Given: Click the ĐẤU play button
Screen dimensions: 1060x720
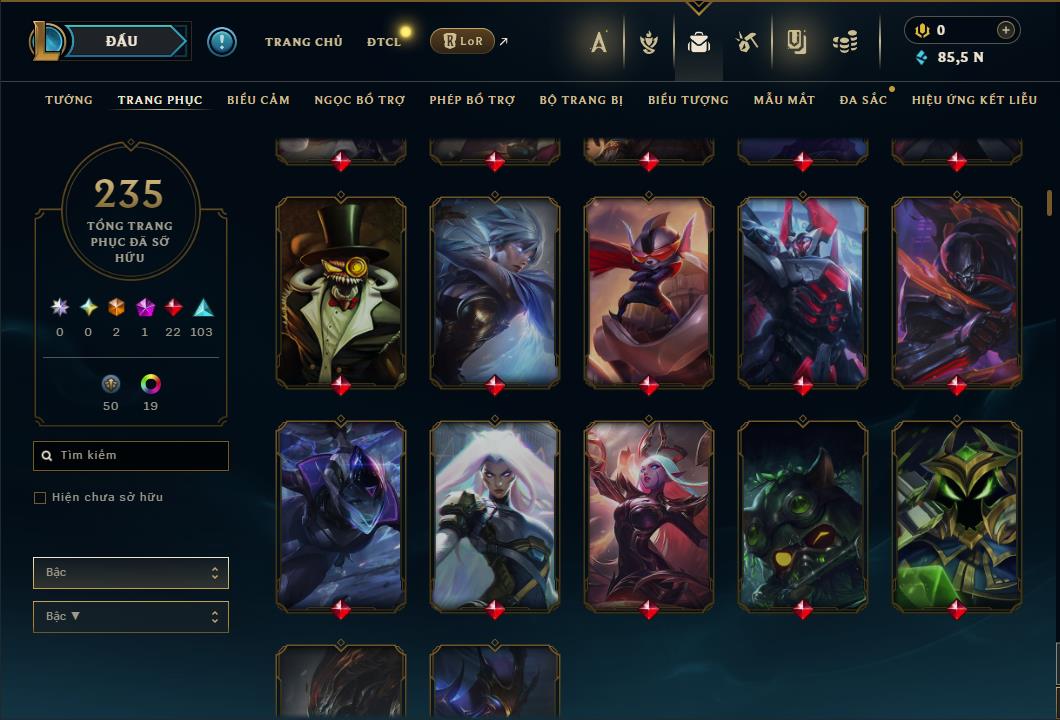Looking at the screenshot, I should click(121, 41).
